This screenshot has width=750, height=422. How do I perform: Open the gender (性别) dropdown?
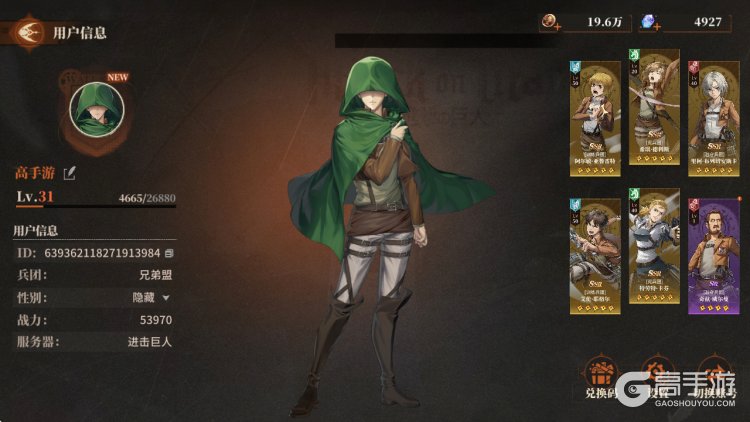point(166,297)
